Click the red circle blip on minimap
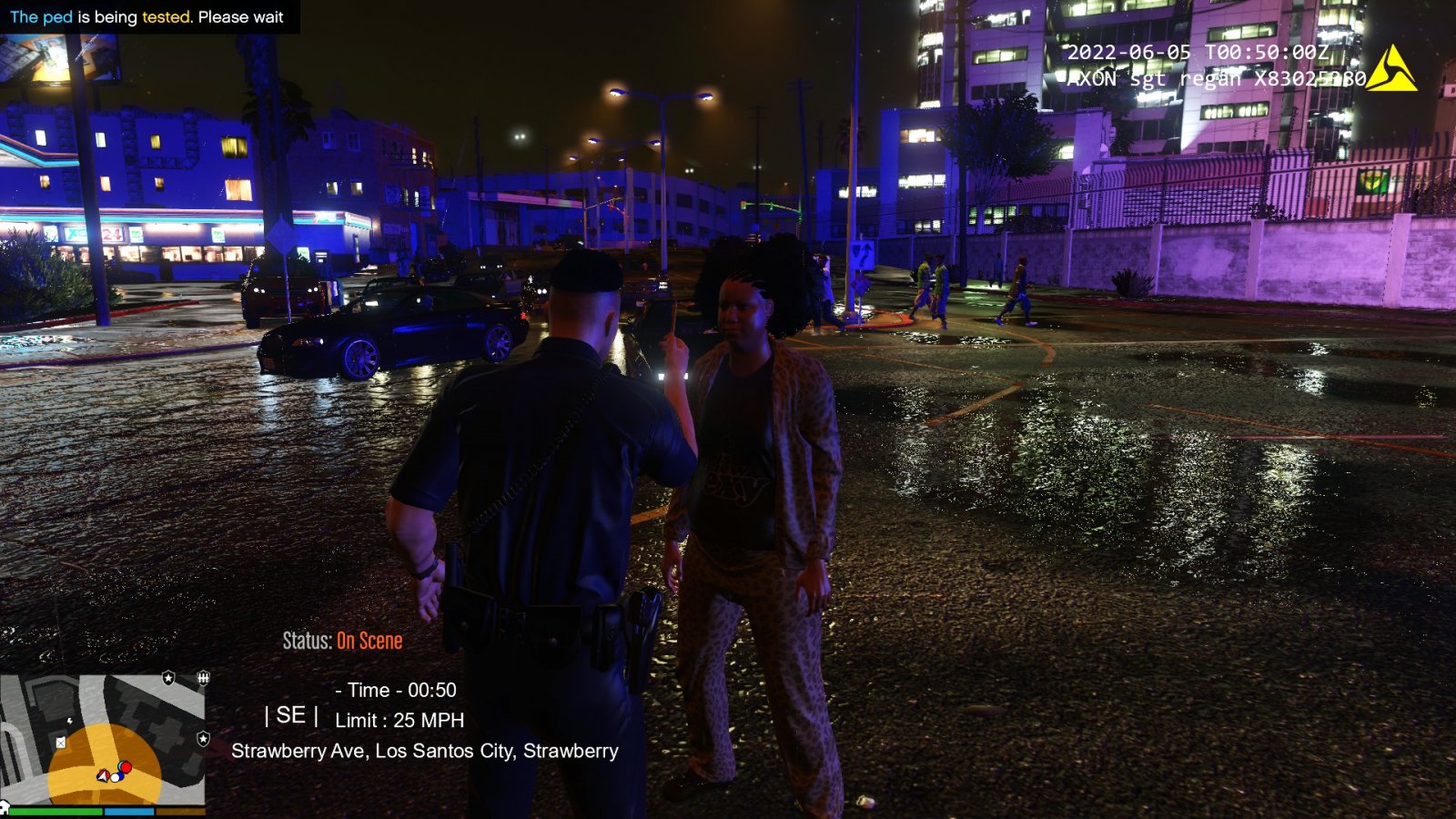The width and height of the screenshot is (1456, 819). click(x=126, y=768)
